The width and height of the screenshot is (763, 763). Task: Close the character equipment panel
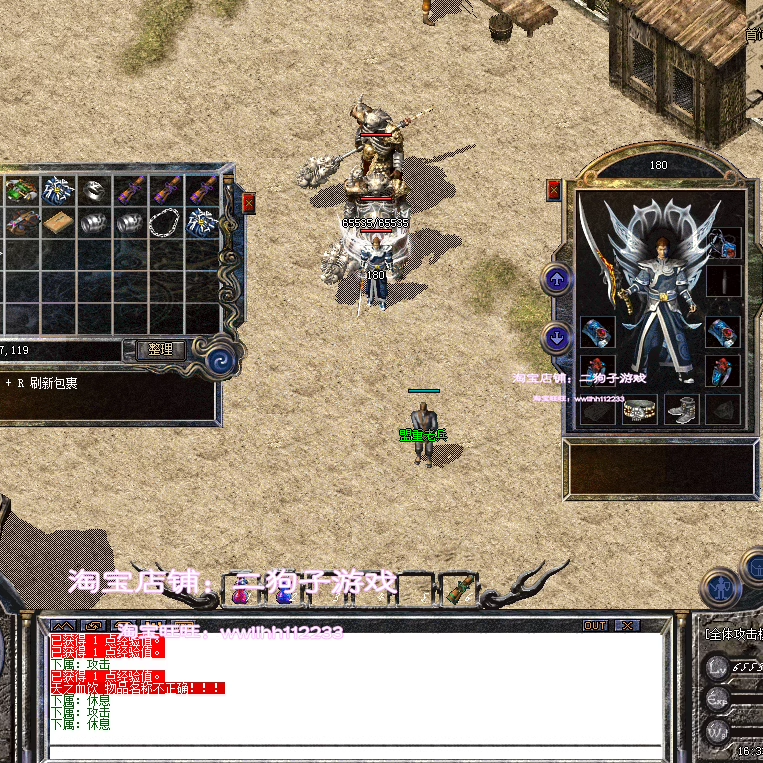(554, 190)
